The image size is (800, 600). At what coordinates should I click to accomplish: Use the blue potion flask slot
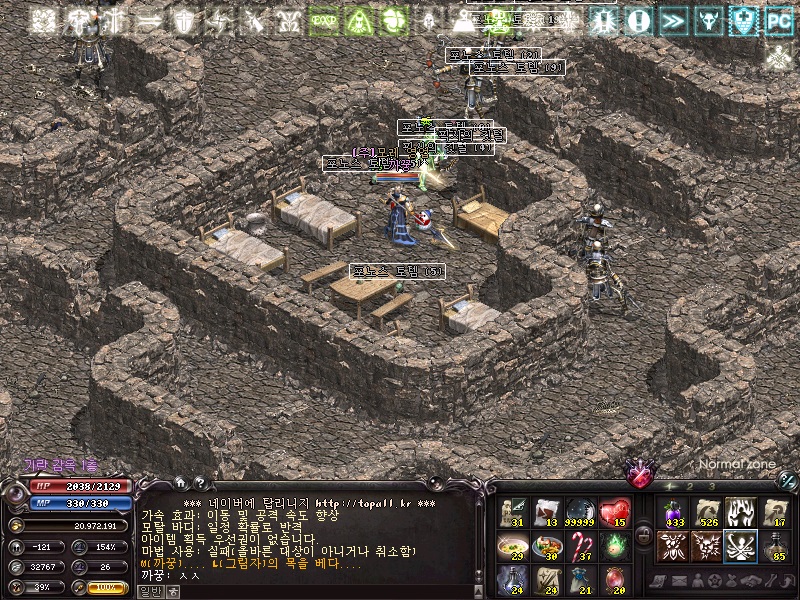(x=513, y=579)
